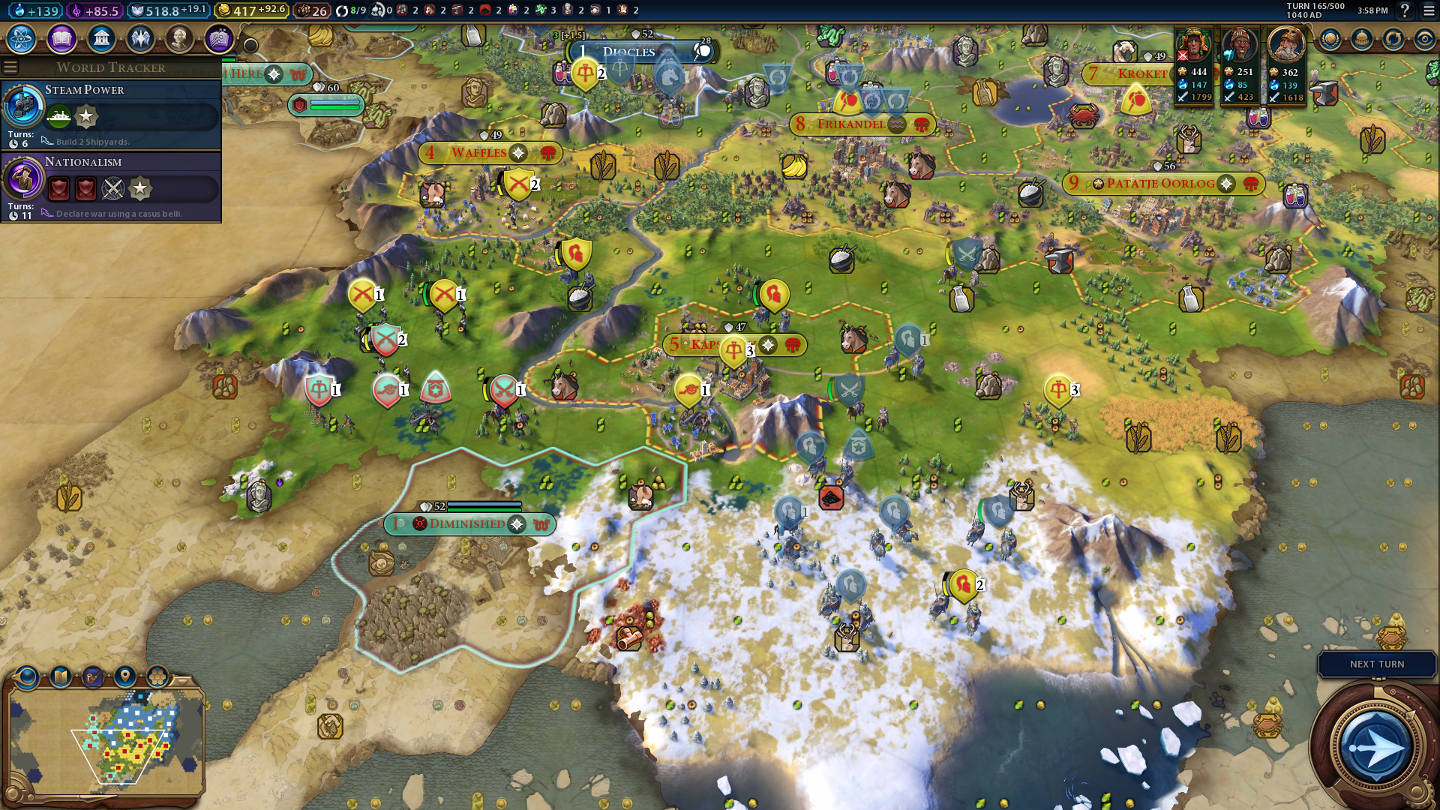Toggle the World Tracker options menu
The width and height of the screenshot is (1440, 810).
pos(11,67)
